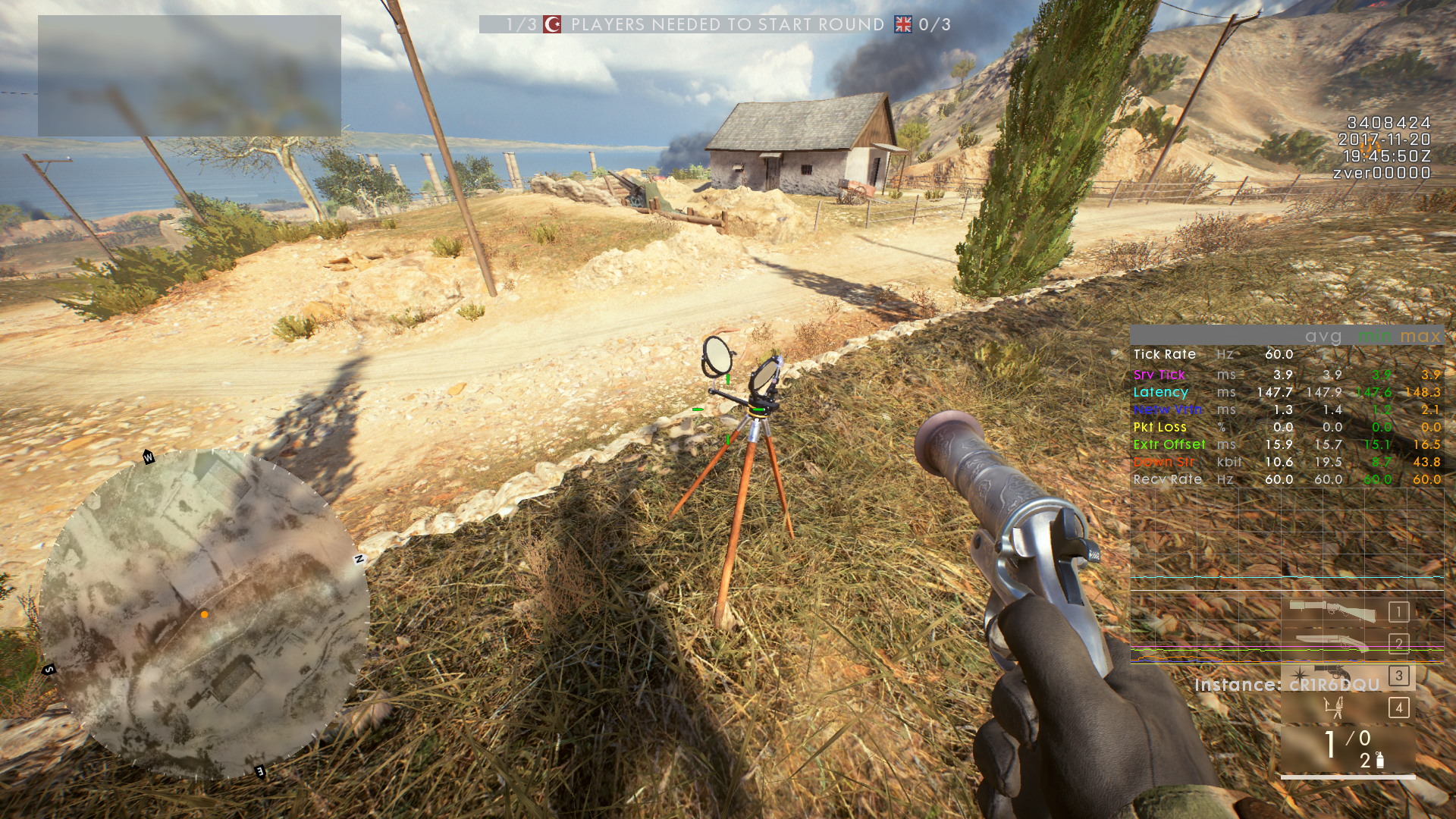Click the network performance graph overlay
Screen dimensions: 1456x819
point(1286,576)
